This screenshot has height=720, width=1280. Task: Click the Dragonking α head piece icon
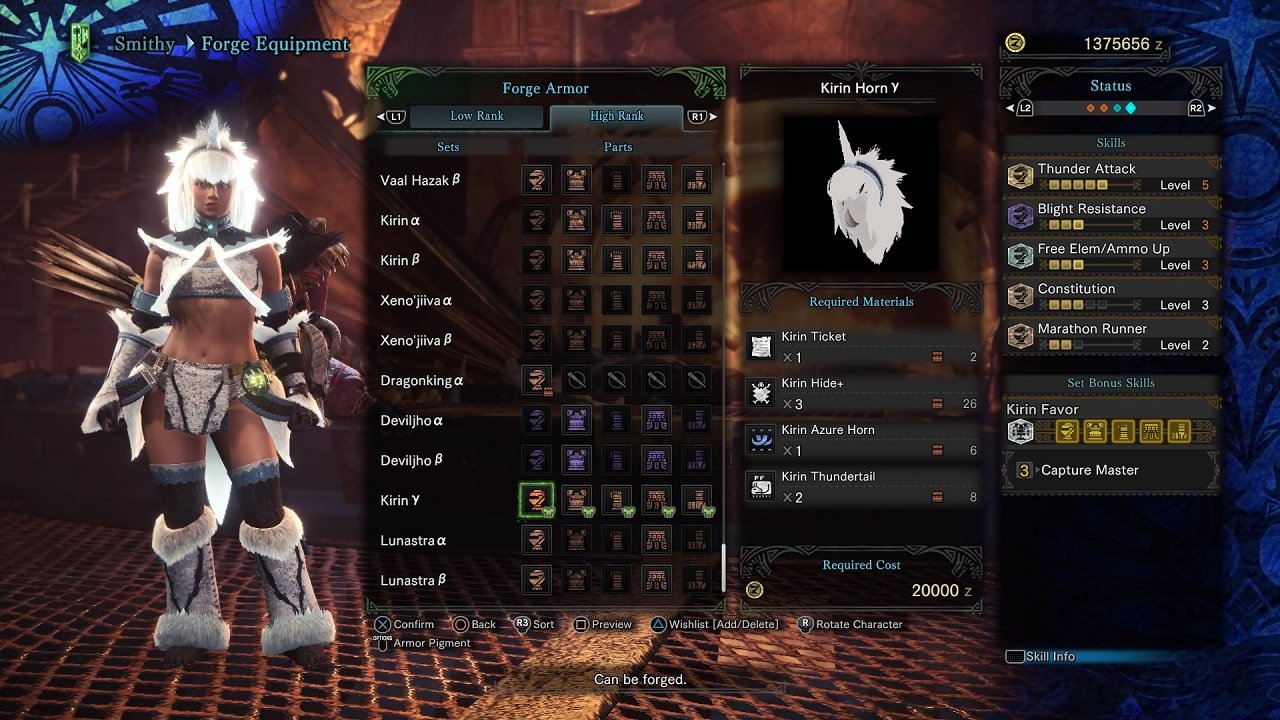537,380
